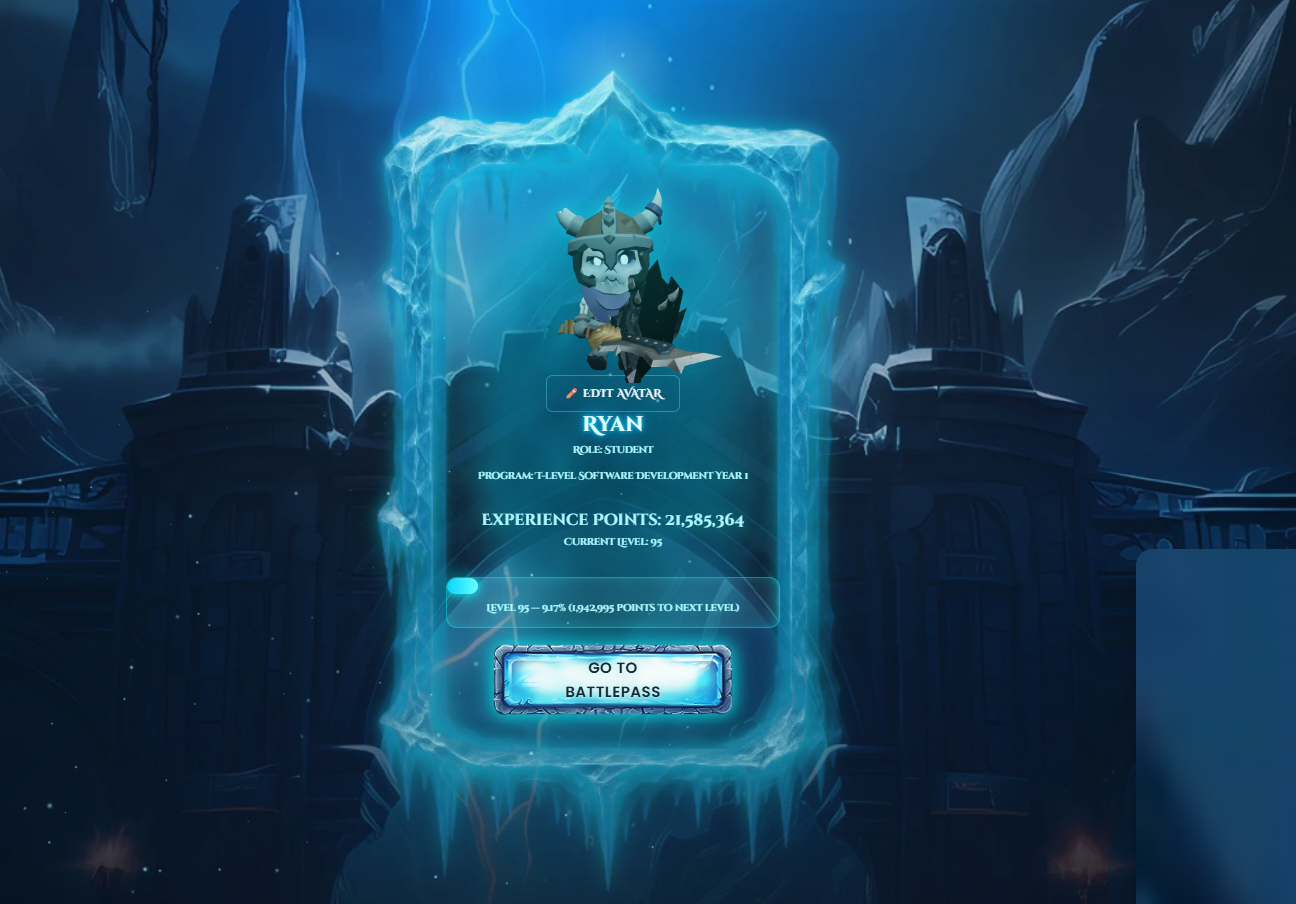Click the level progress bar thumb
This screenshot has width=1296, height=904.
tap(463, 585)
